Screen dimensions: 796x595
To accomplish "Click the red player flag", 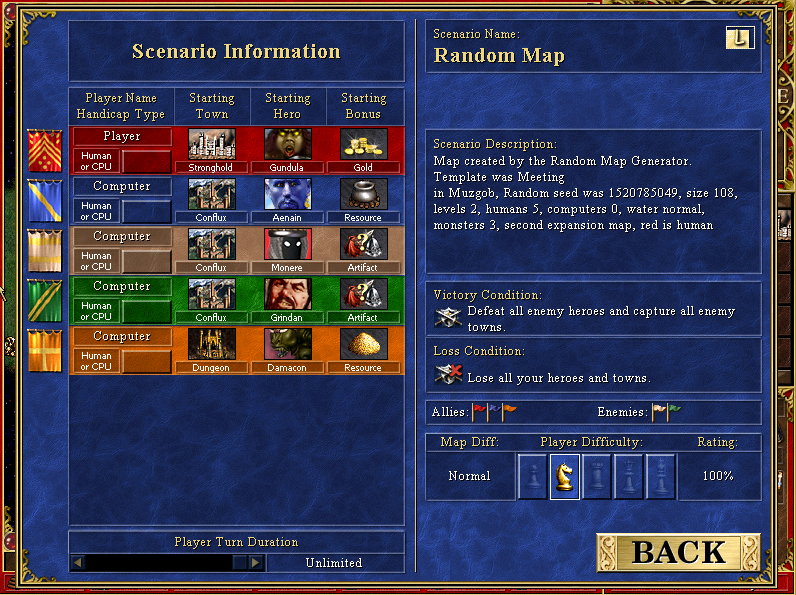I will pyautogui.click(x=44, y=150).
